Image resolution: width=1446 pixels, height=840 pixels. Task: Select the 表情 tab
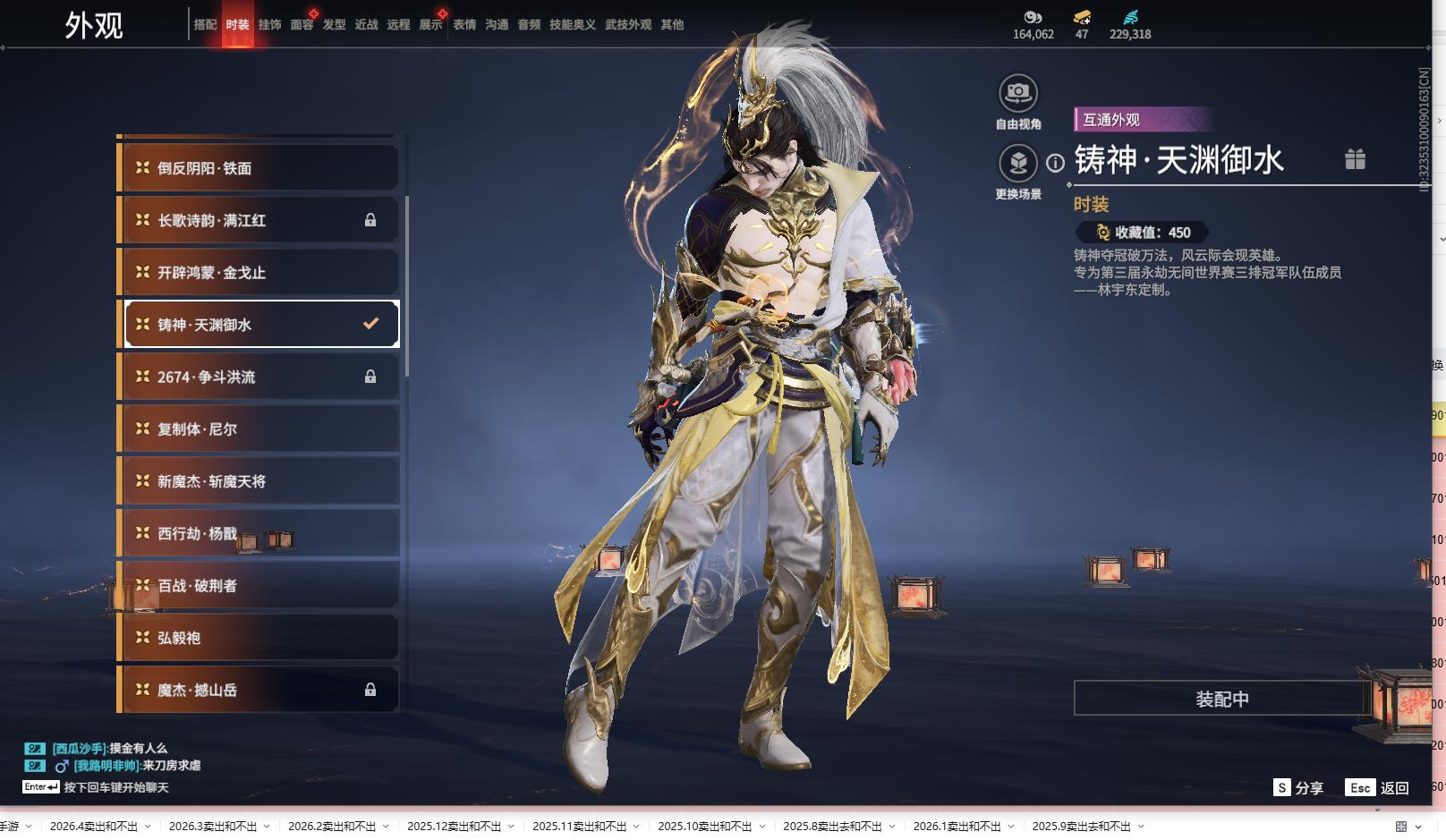coord(464,25)
